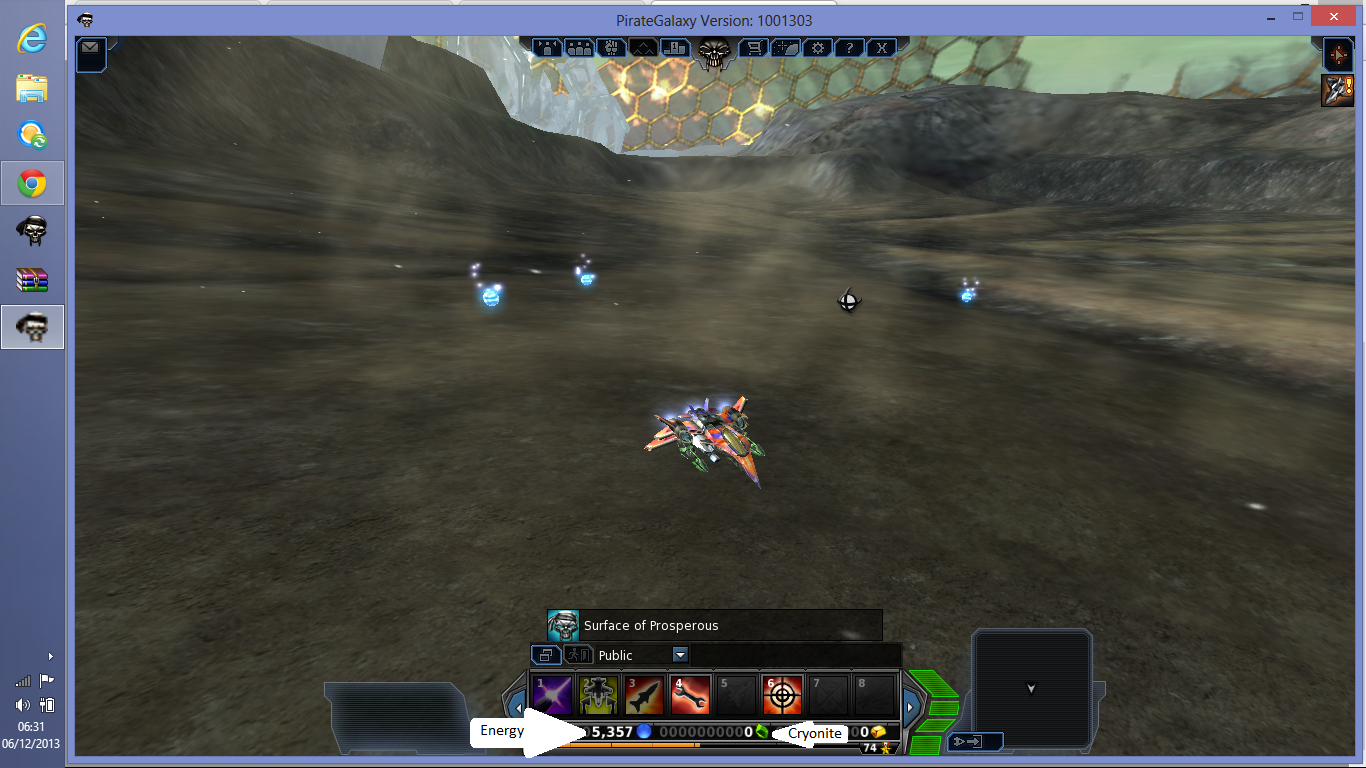This screenshot has width=1366, height=768.
Task: Click the skull emblem in the top toolbar
Action: [x=714, y=52]
